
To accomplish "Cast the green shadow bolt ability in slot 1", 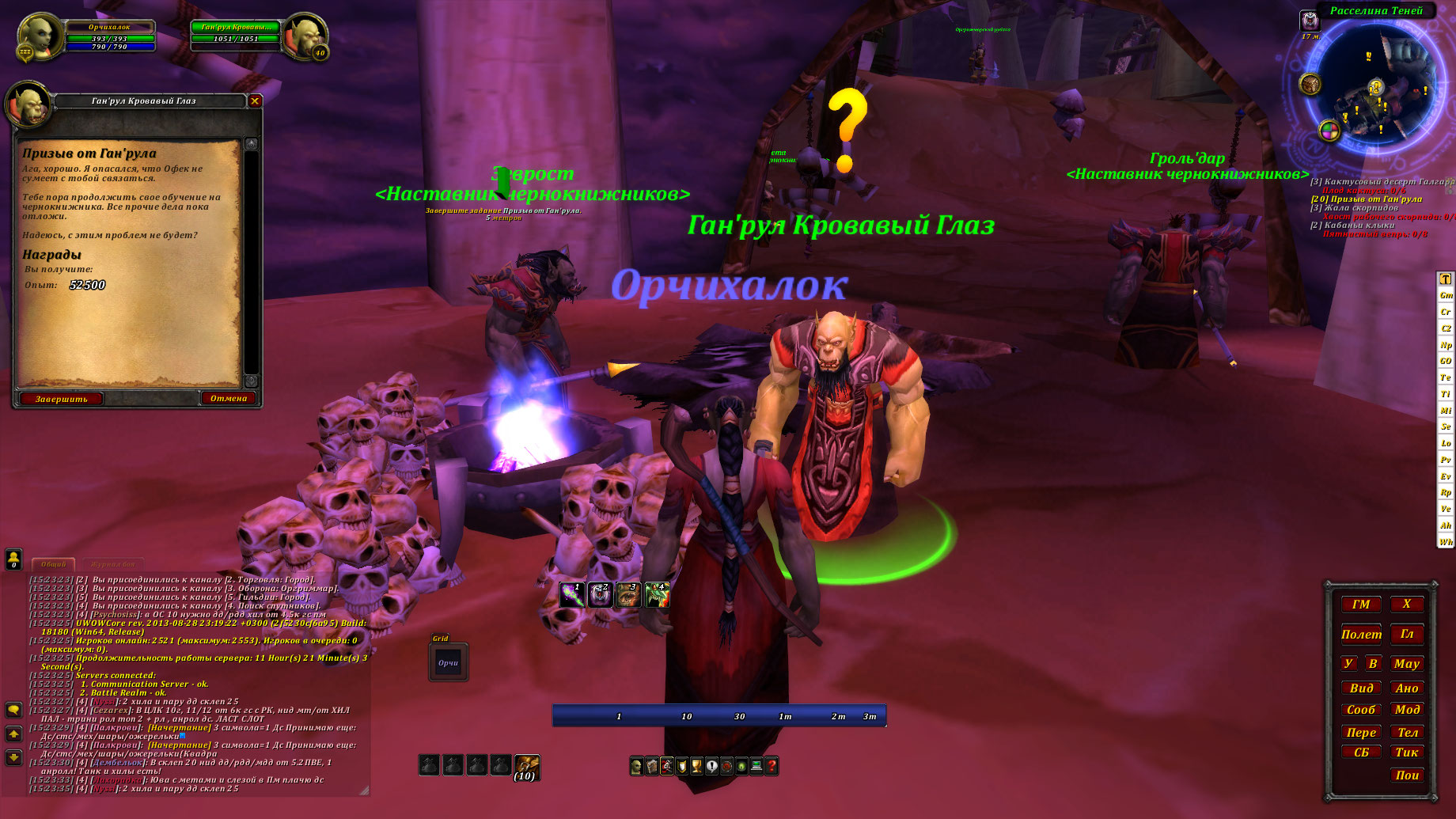I will click(571, 594).
